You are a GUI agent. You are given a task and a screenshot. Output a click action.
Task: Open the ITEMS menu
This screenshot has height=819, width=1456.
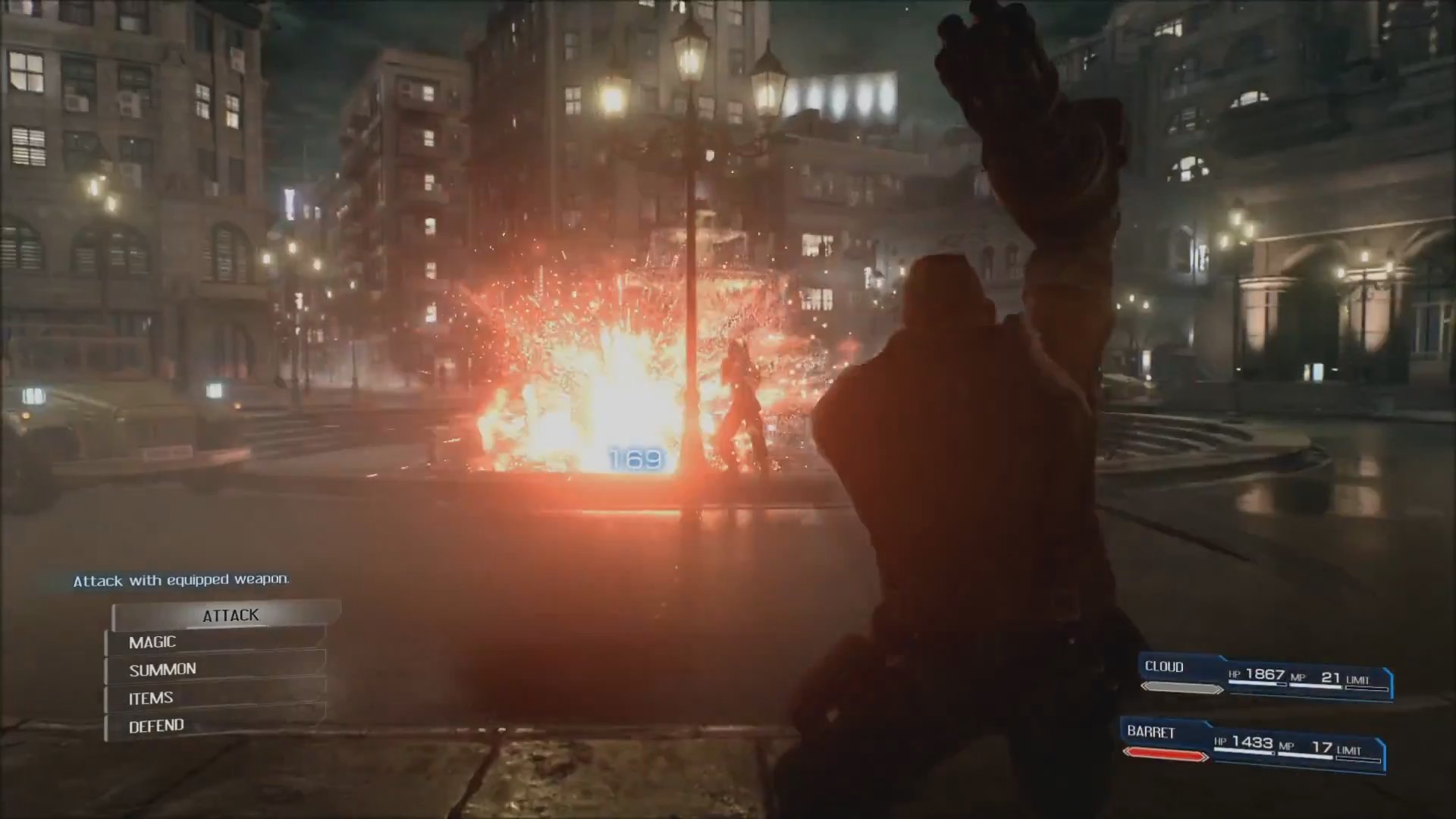[x=216, y=698]
